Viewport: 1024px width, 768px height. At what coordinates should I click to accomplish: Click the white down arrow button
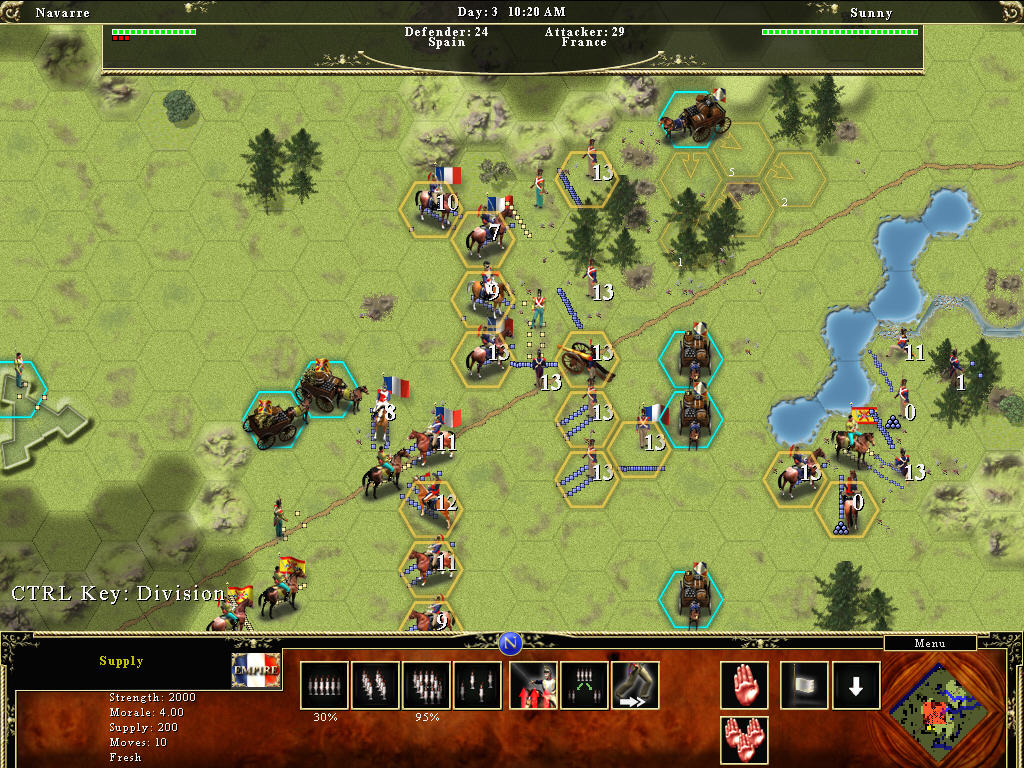[x=856, y=685]
